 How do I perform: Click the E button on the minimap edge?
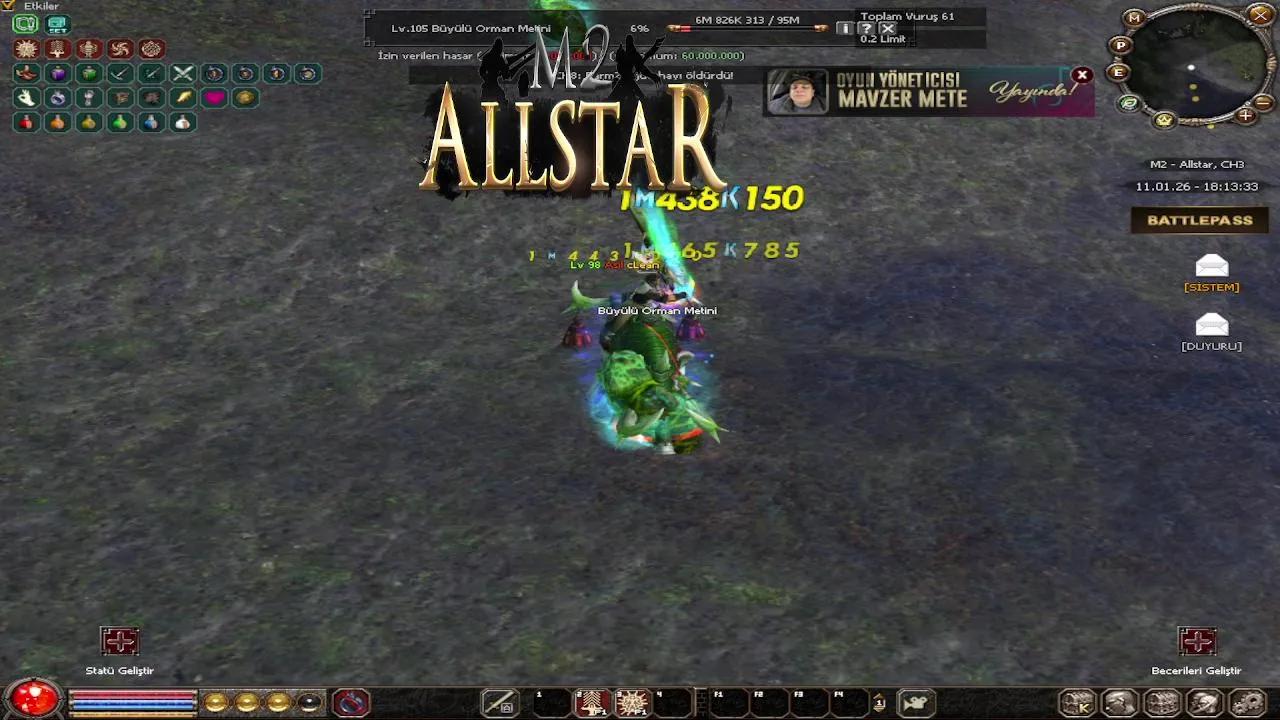(x=1118, y=73)
